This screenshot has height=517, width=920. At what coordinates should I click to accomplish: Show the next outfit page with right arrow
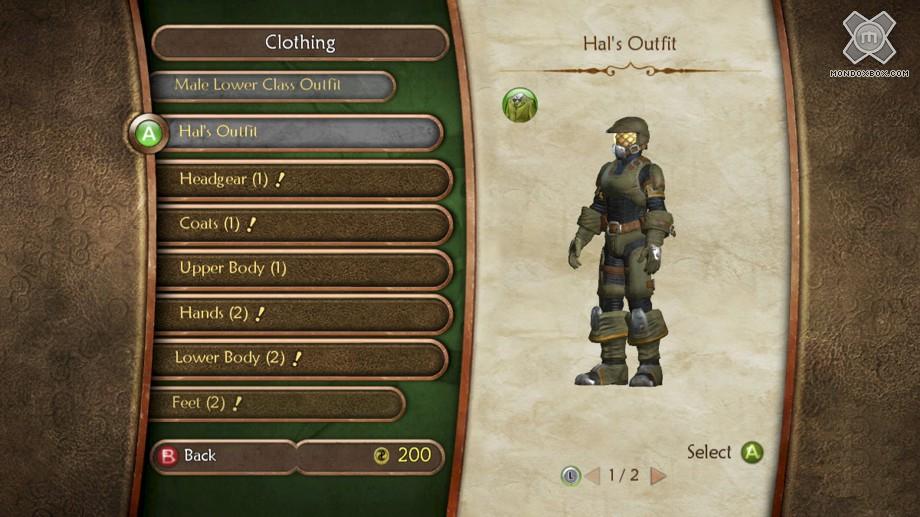click(x=658, y=475)
